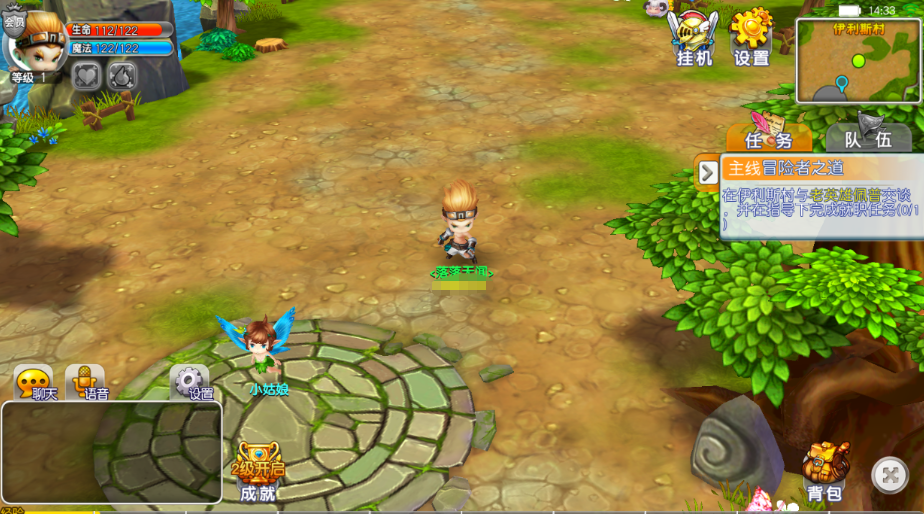The height and width of the screenshot is (514, 924).
Task: Toggle the round cross-arrows menu button
Action: coord(890,475)
